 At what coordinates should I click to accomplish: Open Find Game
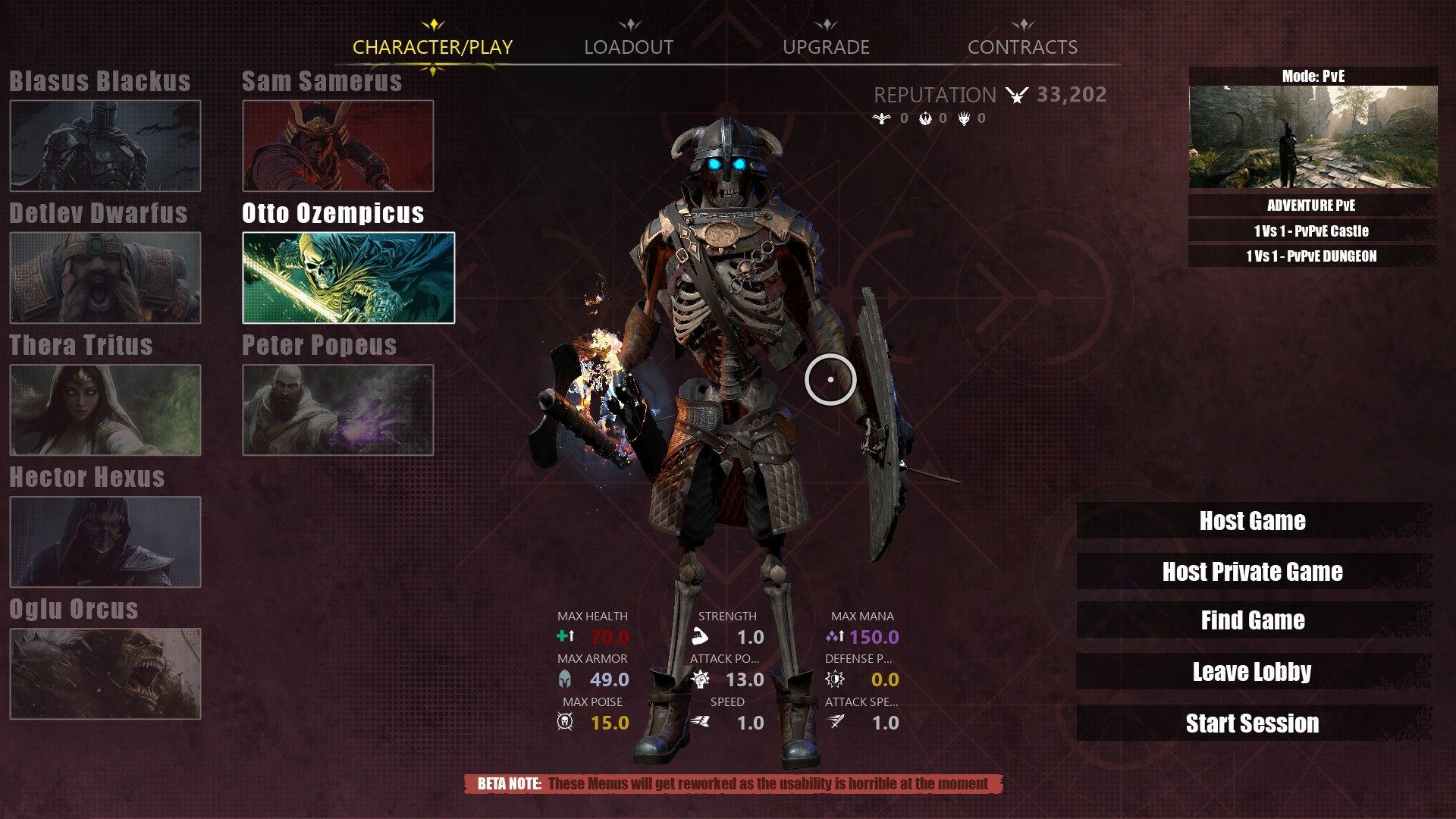(x=1252, y=620)
